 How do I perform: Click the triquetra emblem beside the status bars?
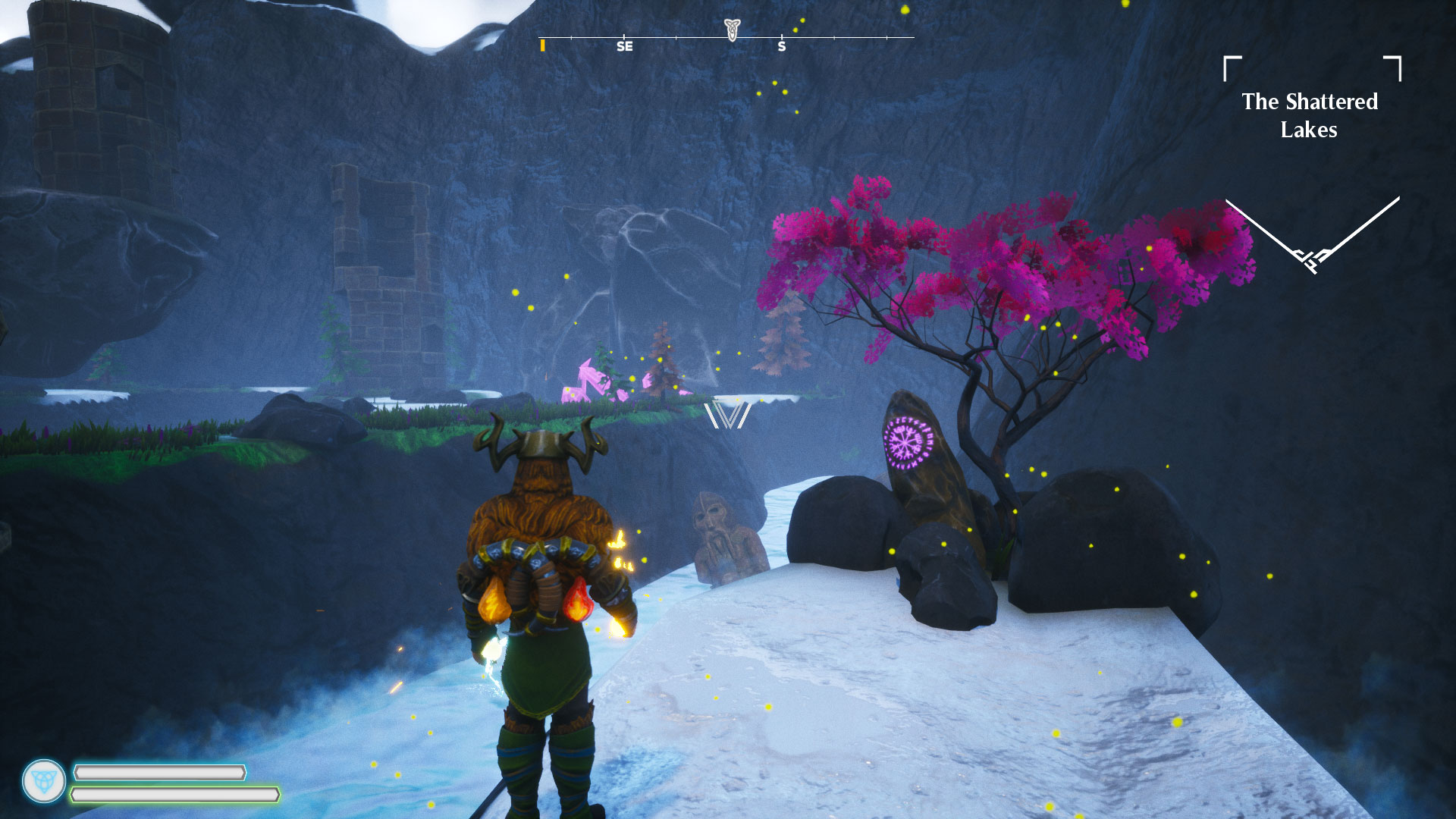click(x=44, y=781)
